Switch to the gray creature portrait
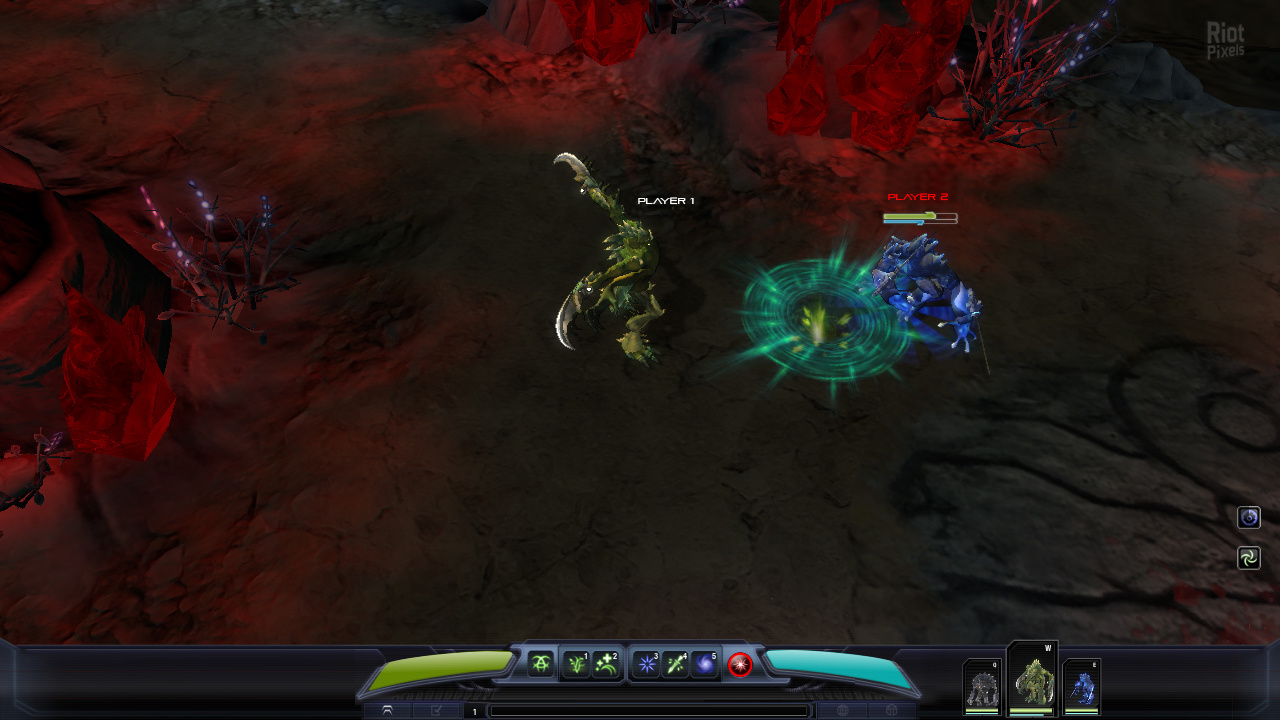 [982, 687]
